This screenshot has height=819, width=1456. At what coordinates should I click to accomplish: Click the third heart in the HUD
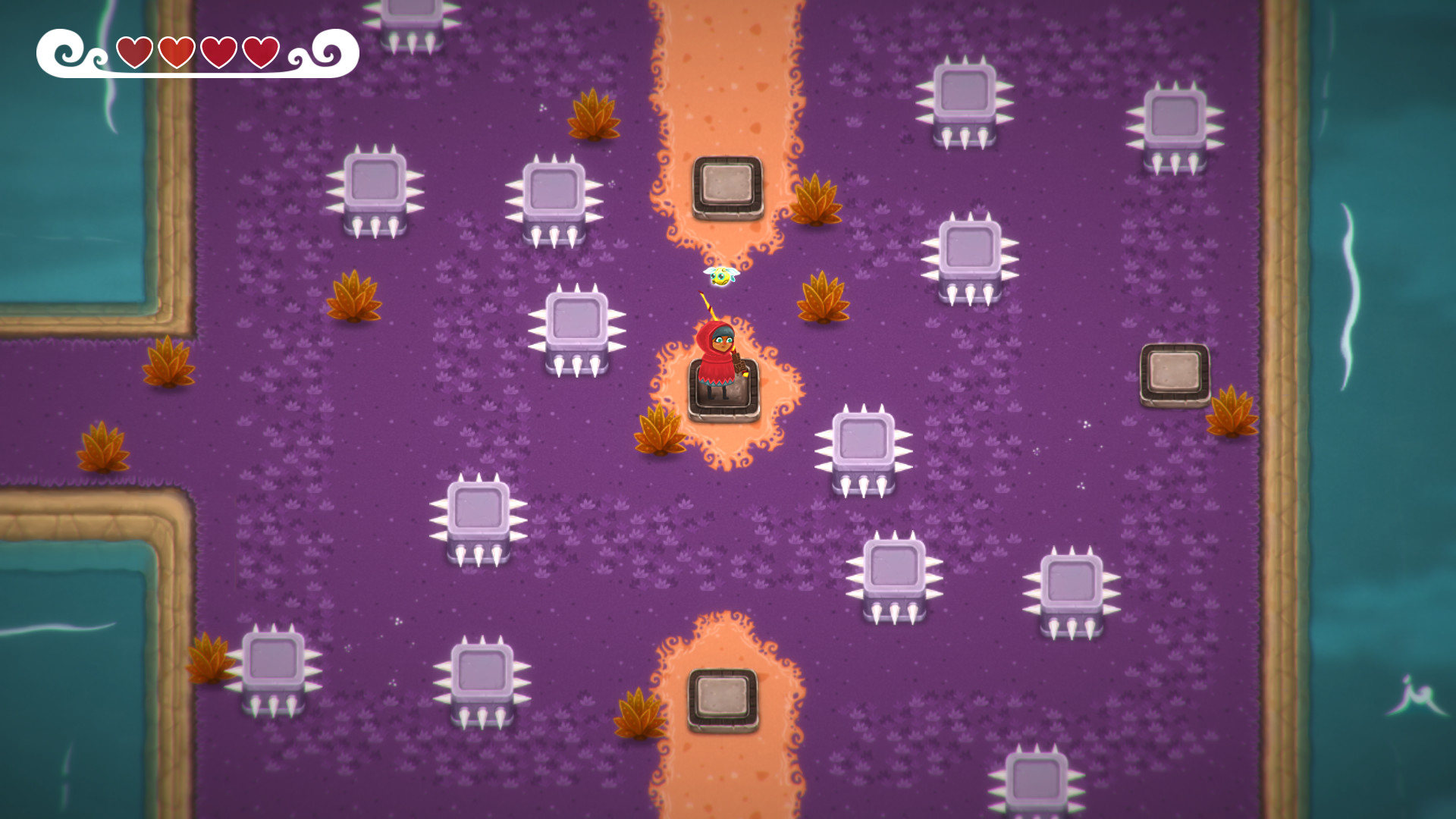pyautogui.click(x=219, y=52)
